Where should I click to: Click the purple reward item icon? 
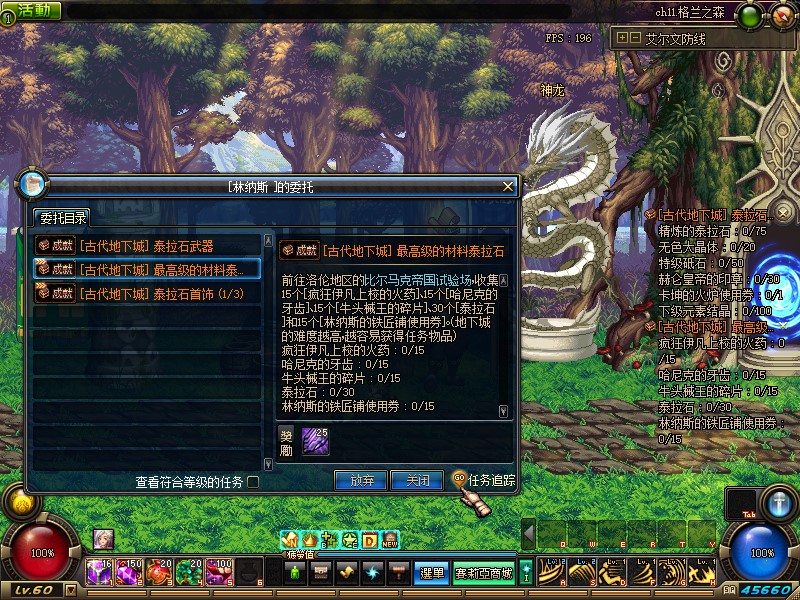pos(315,440)
